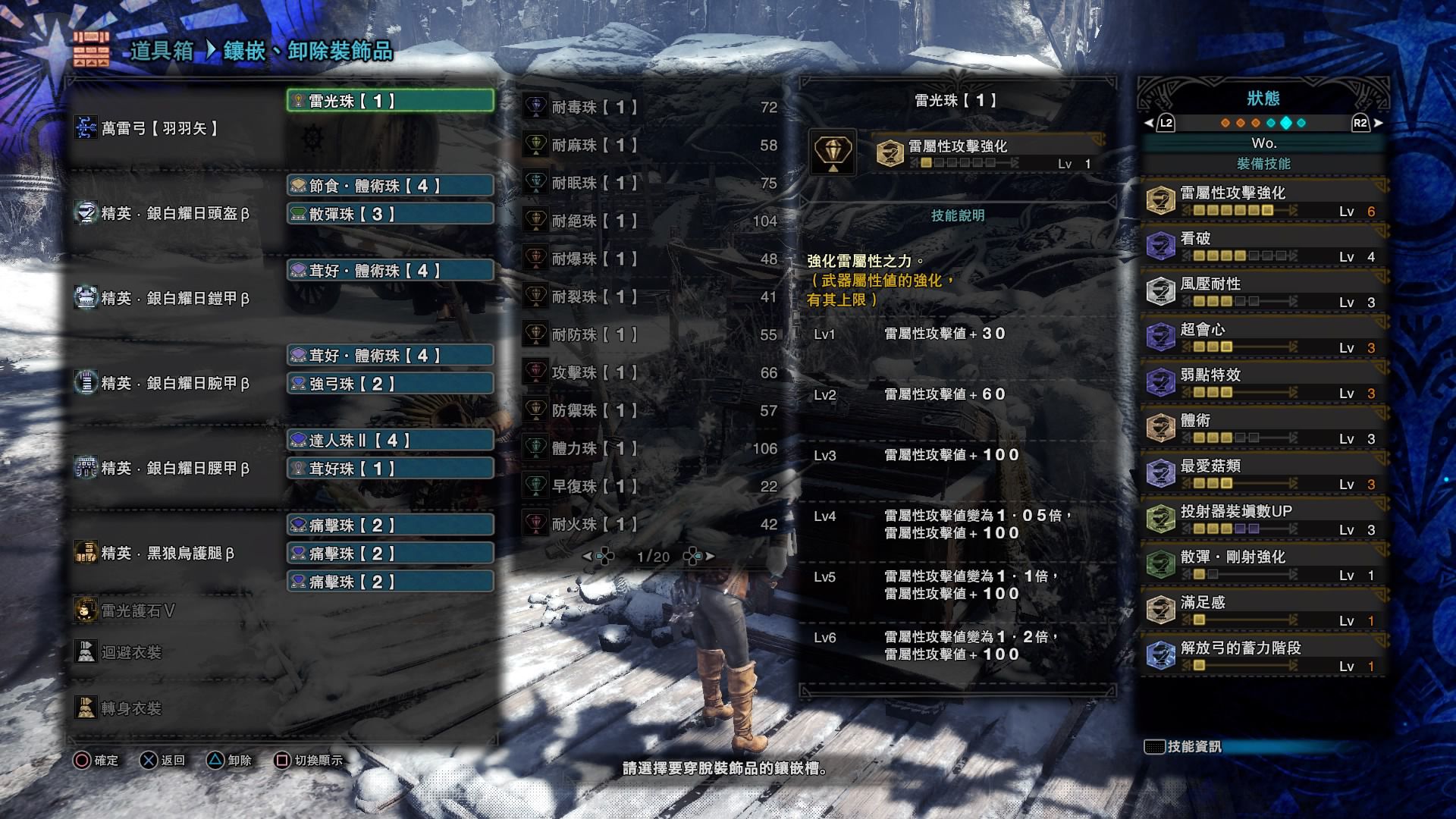The height and width of the screenshot is (819, 1456).
Task: Choose the 精英・黑狼鳥護腿β equipment row
Action: pyautogui.click(x=167, y=554)
